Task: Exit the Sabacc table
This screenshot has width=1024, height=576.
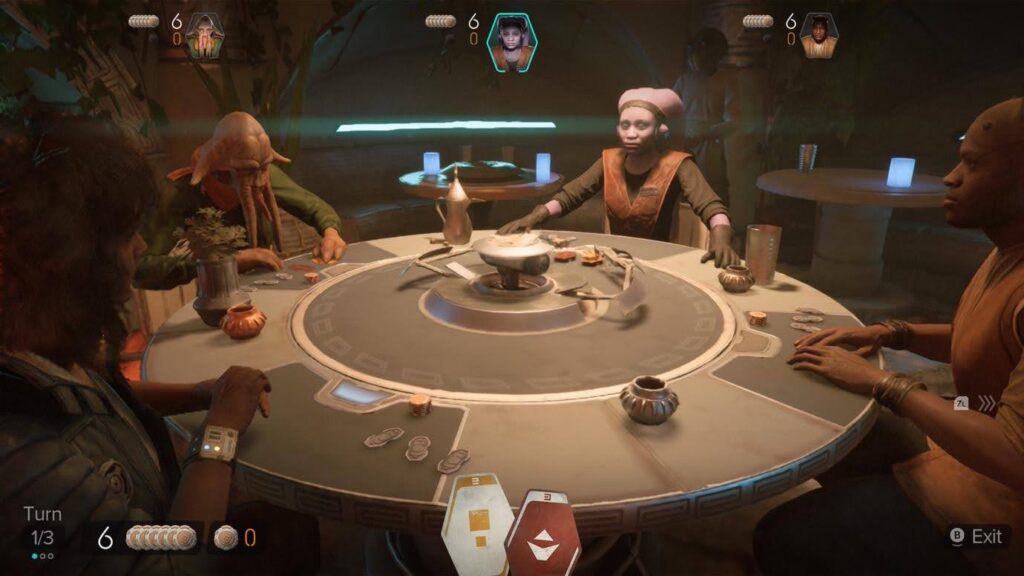Action: [x=975, y=537]
